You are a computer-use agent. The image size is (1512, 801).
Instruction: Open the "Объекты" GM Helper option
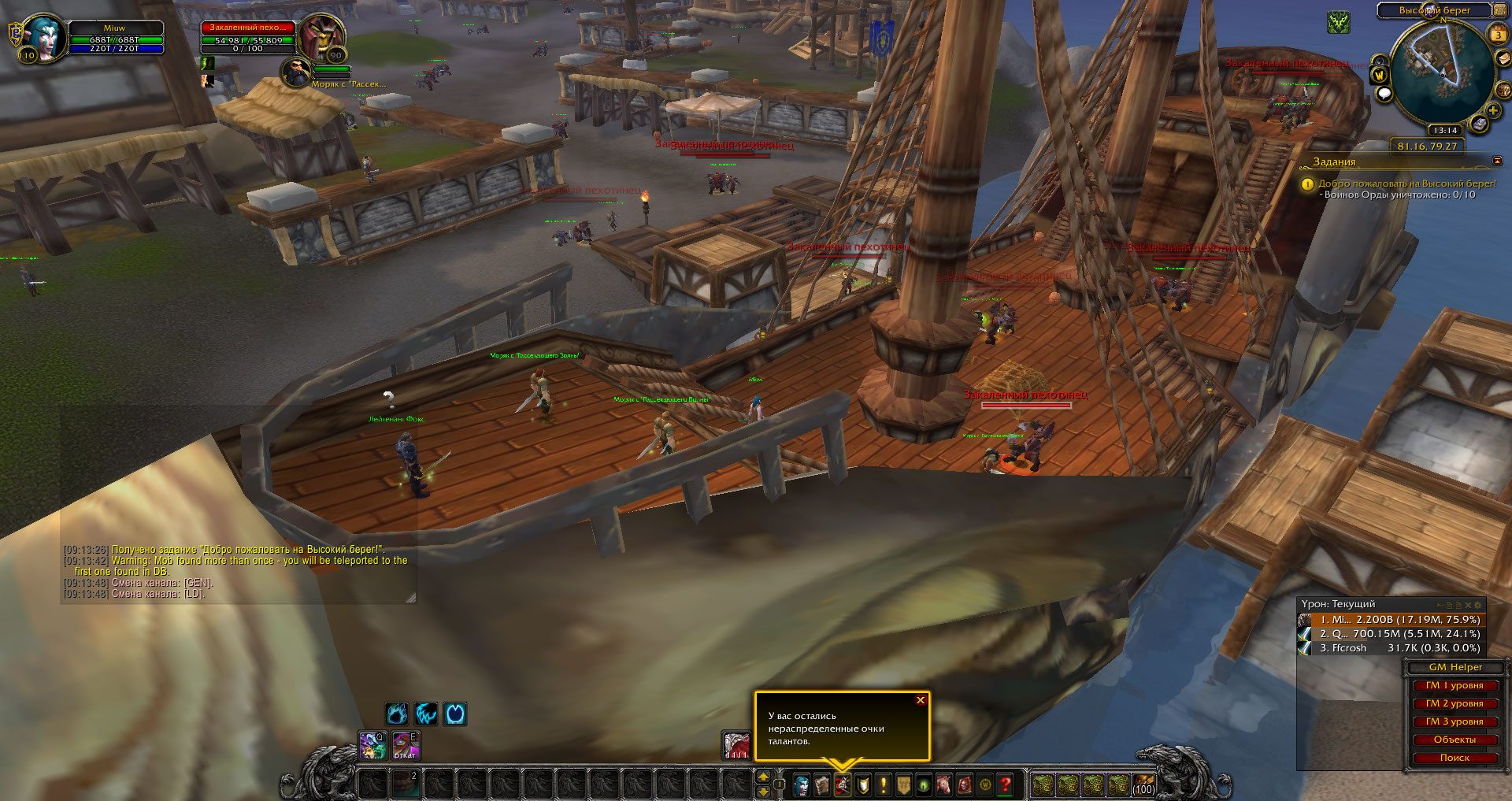1454,740
